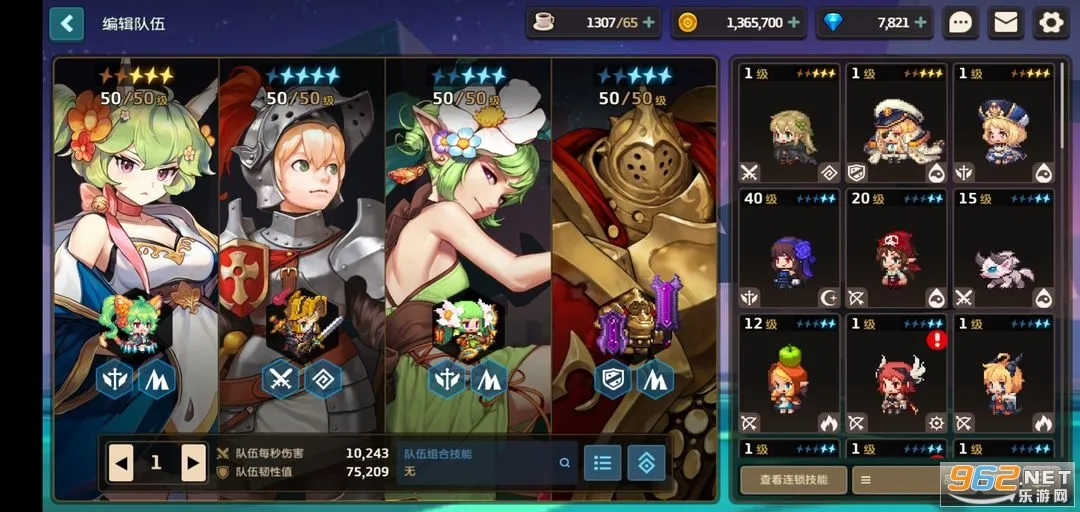This screenshot has width=1080, height=512.
Task: Add gold coins with plus button
Action: click(794, 22)
